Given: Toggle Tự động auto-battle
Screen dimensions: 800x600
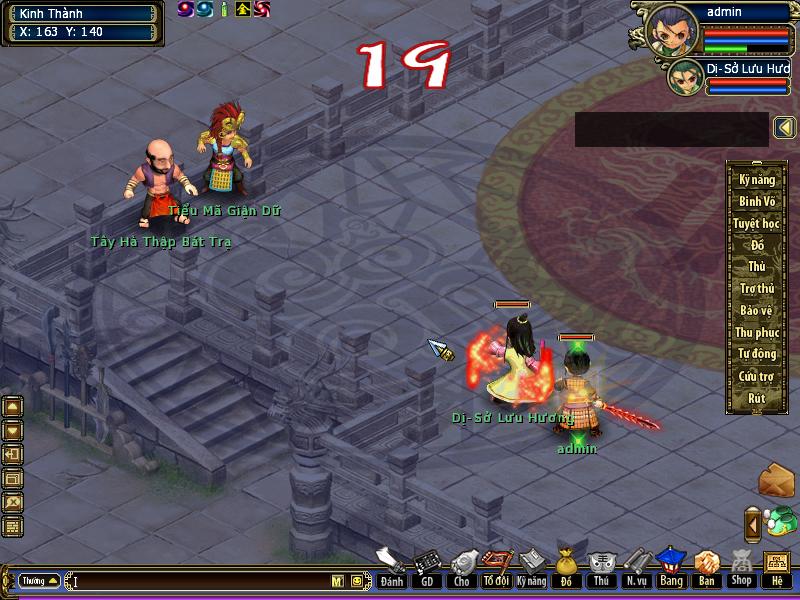Looking at the screenshot, I should [x=757, y=355].
